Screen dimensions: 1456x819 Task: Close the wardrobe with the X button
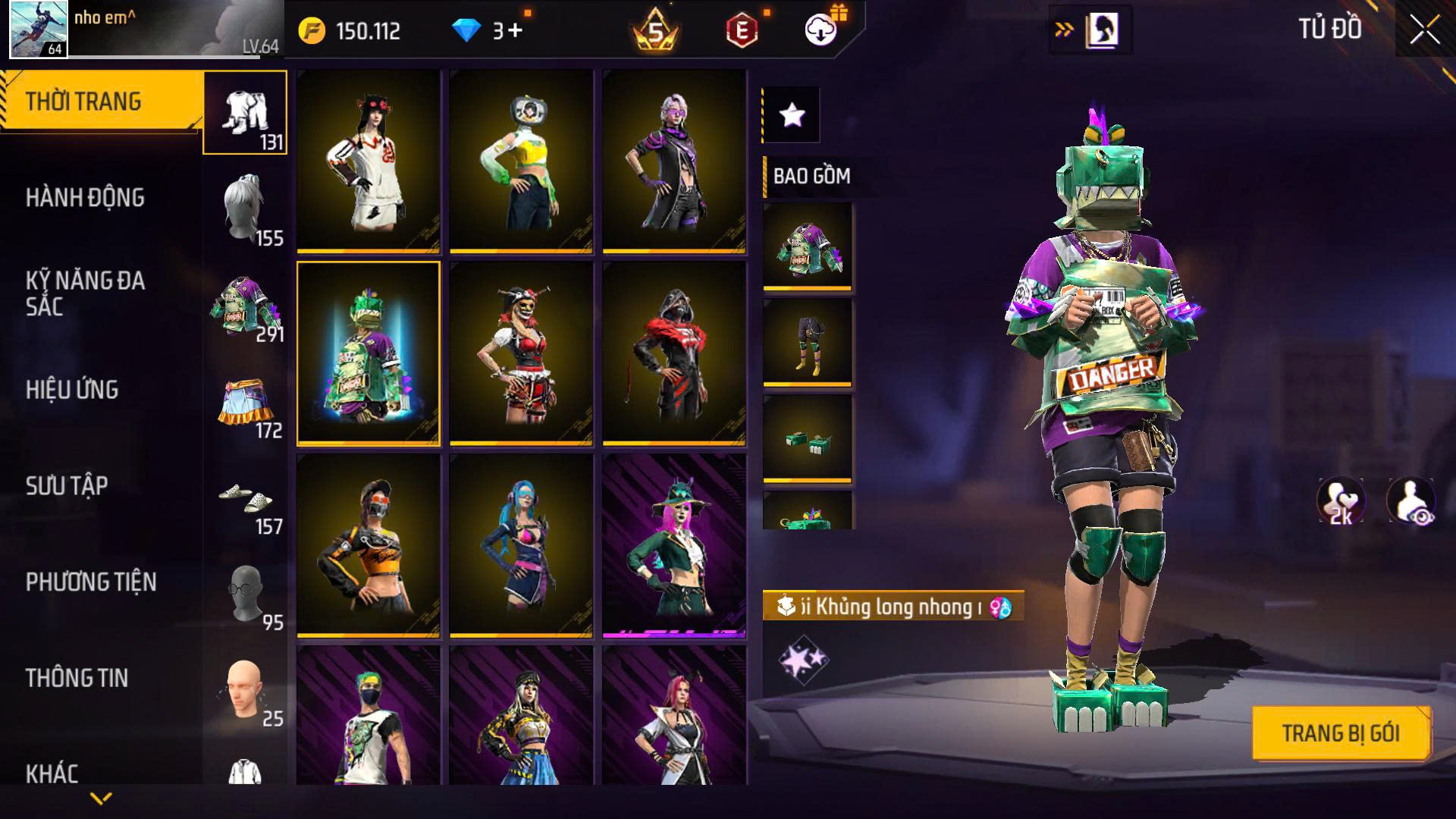(x=1424, y=30)
